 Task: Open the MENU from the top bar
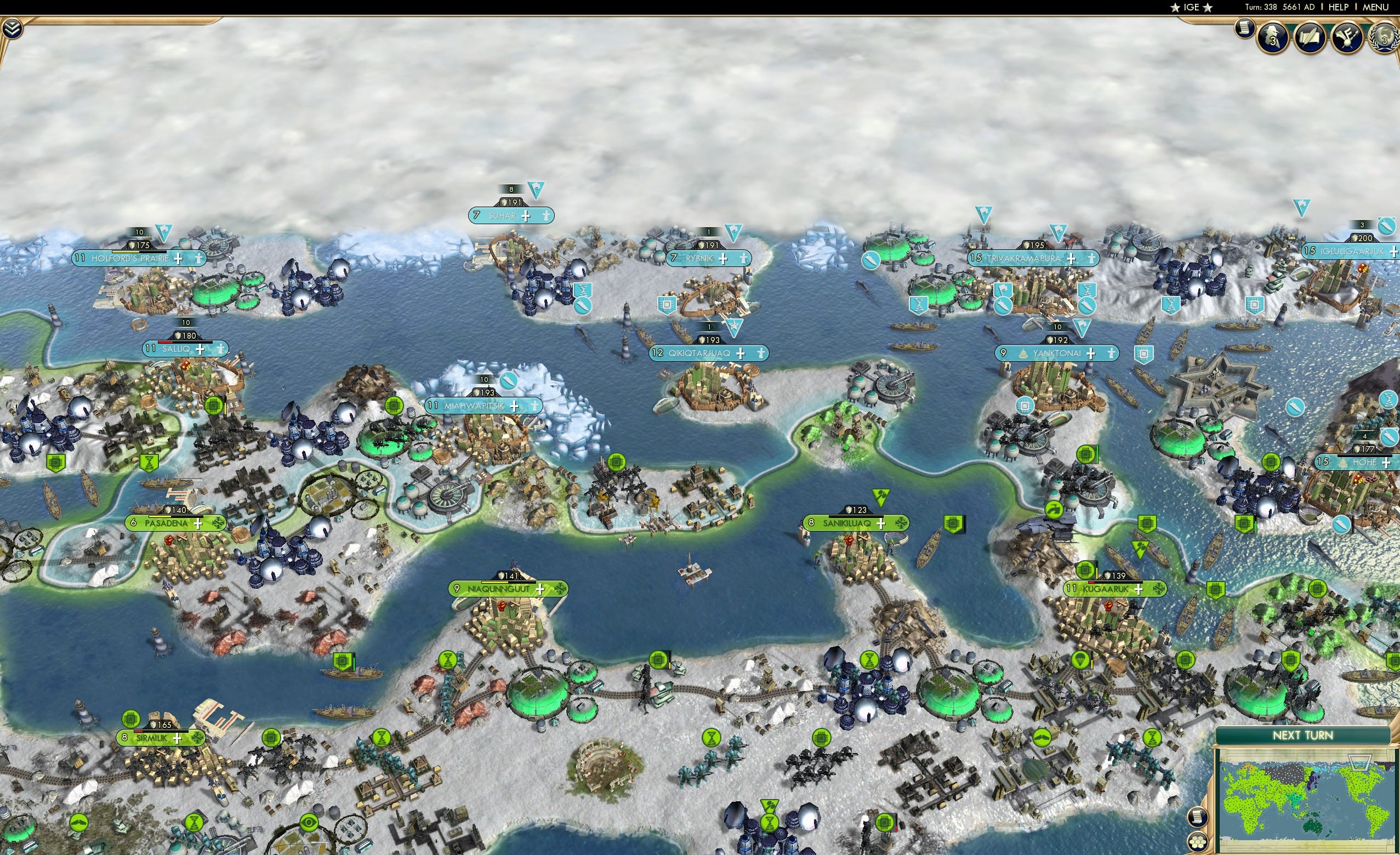(x=1376, y=7)
